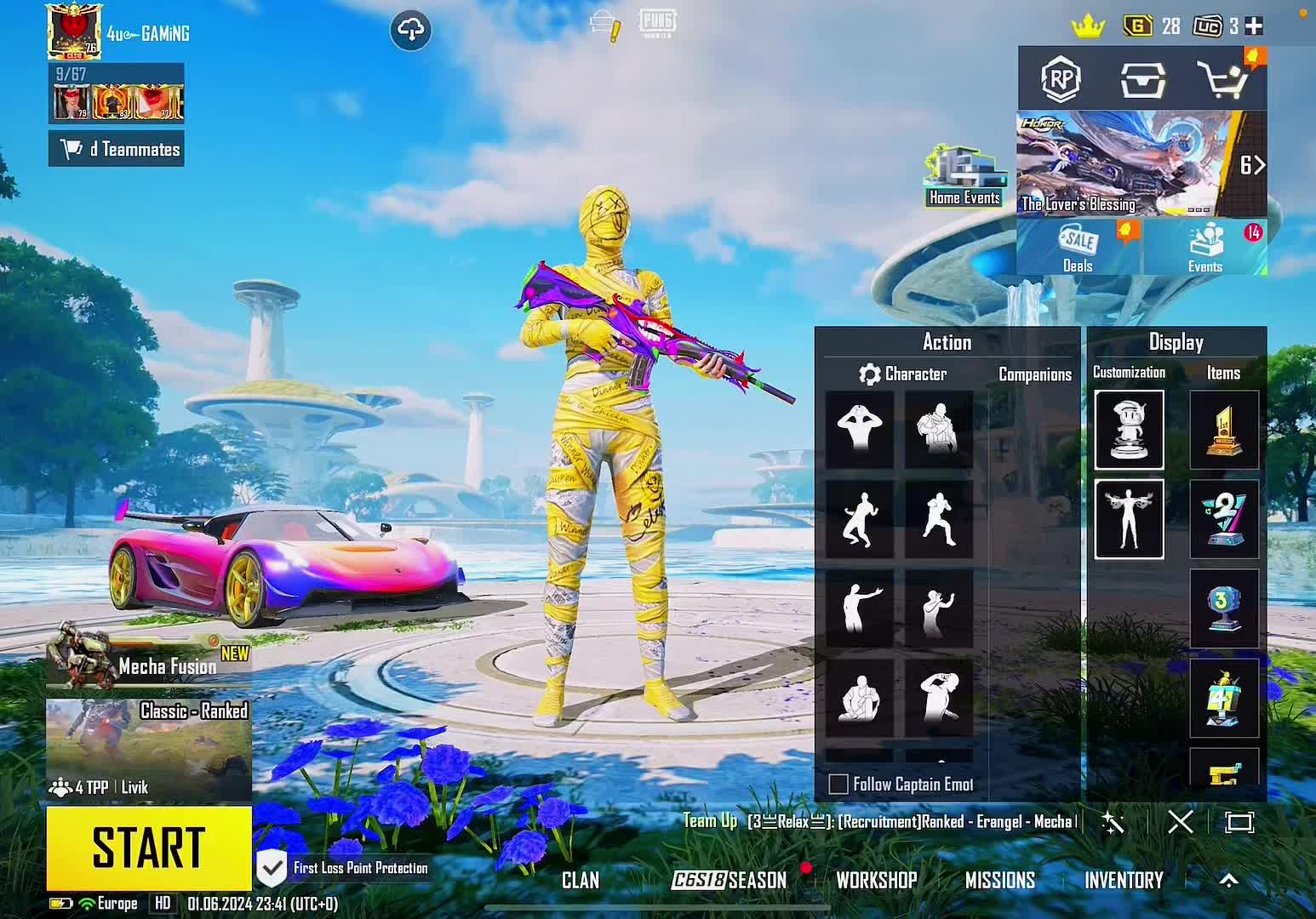Select the first place gold trophy item
Image resolution: width=1316 pixels, height=919 pixels.
point(1223,430)
